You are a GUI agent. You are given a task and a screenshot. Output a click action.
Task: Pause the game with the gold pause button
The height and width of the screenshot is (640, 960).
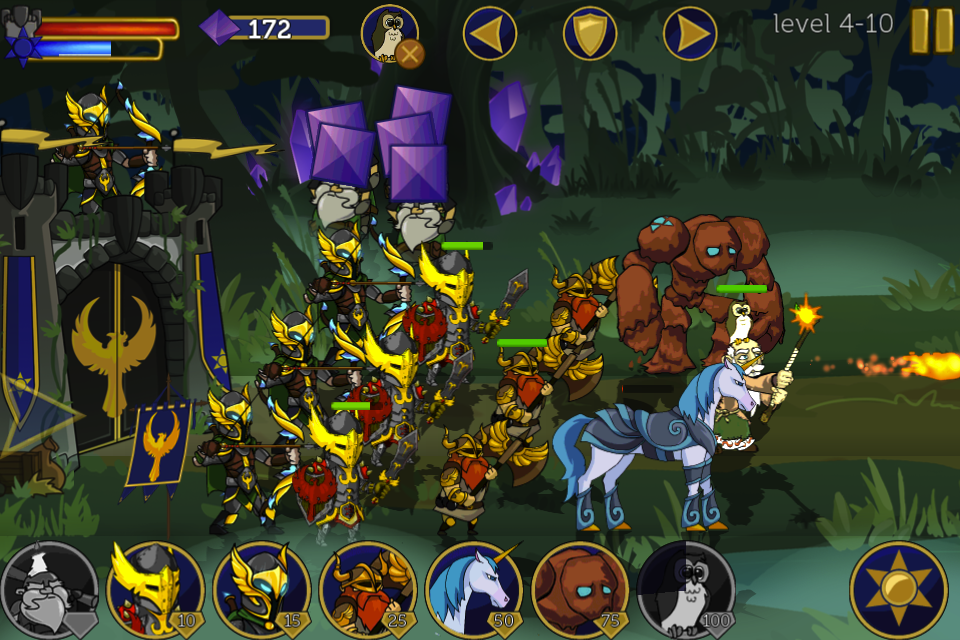point(931,31)
